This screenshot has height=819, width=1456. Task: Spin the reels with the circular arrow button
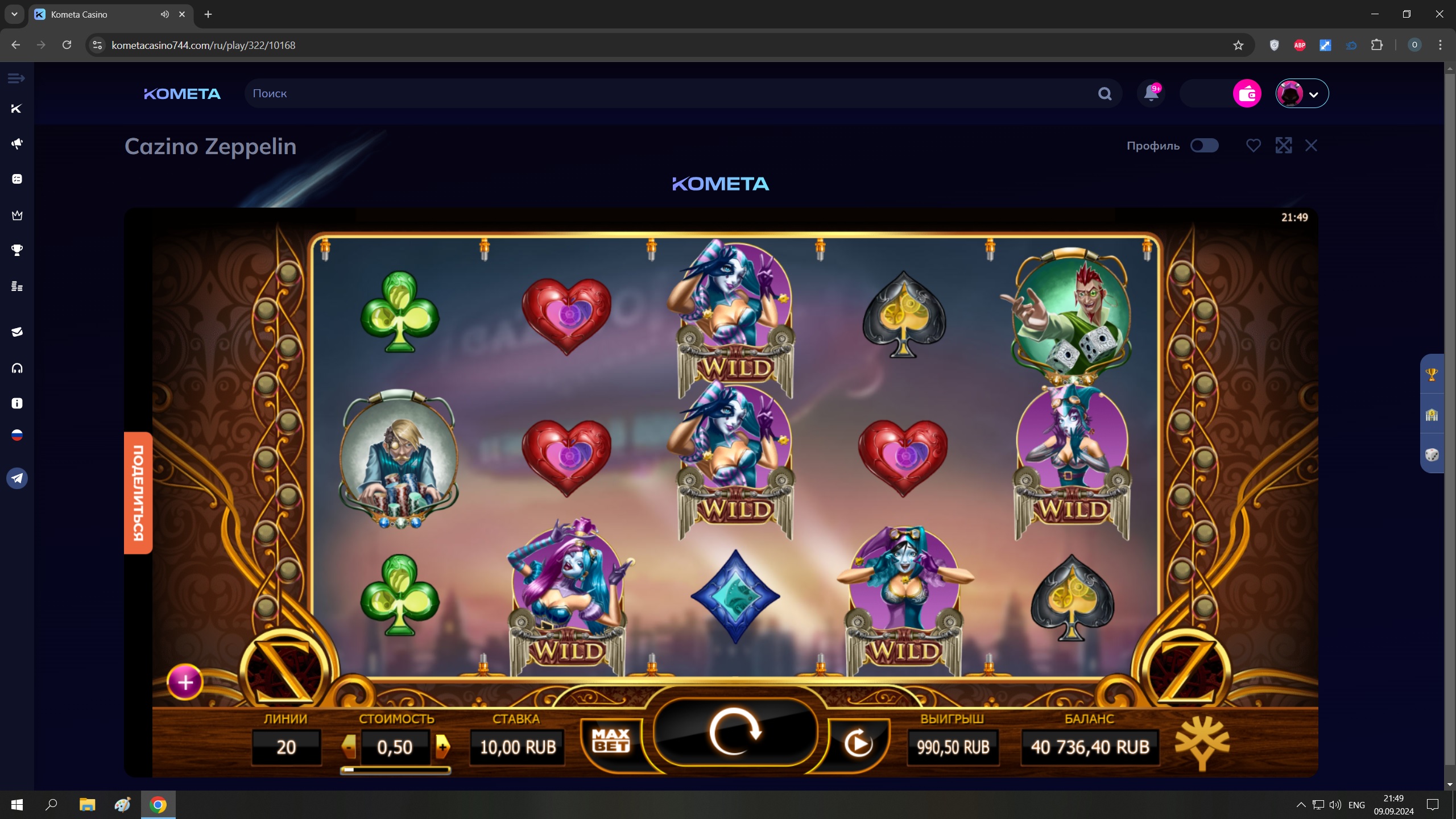click(735, 732)
